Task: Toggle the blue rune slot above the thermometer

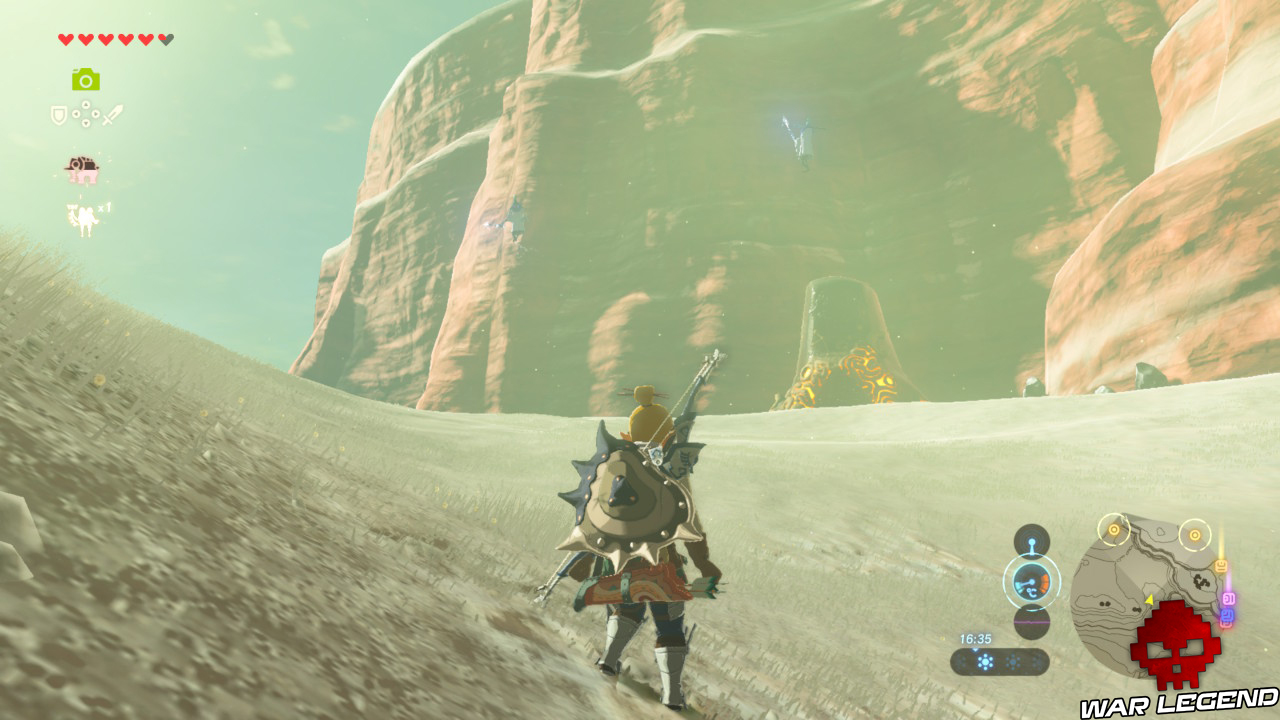Action: [x=1032, y=541]
